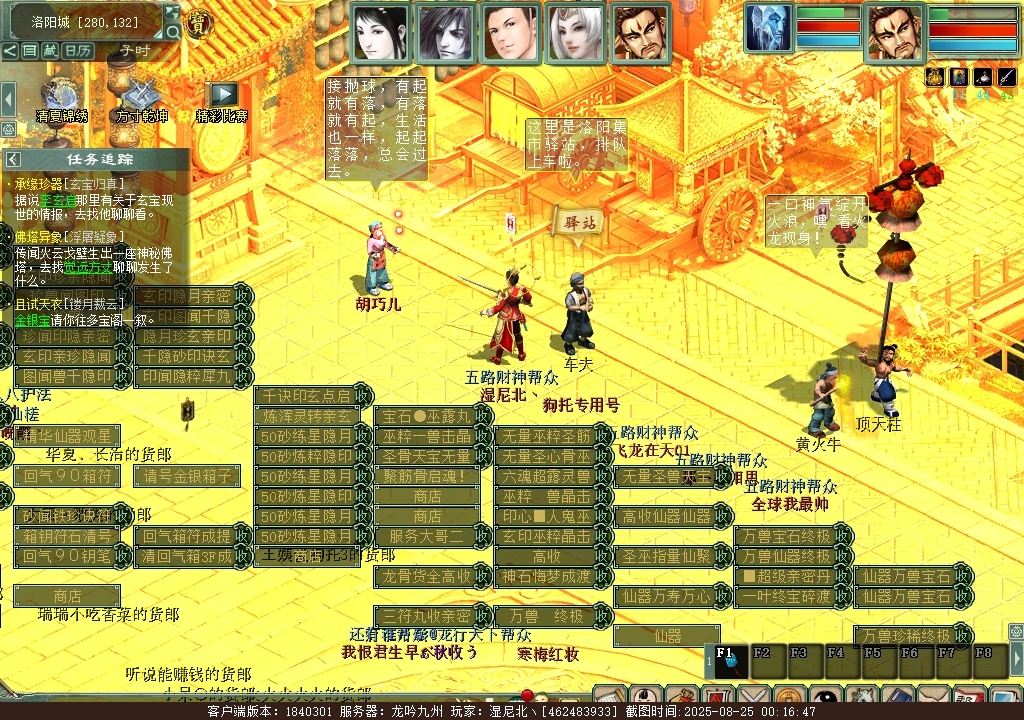Screen dimensions: 1024x720
Task: Click the magnifier search button beside the map name
Action: pos(173,32)
